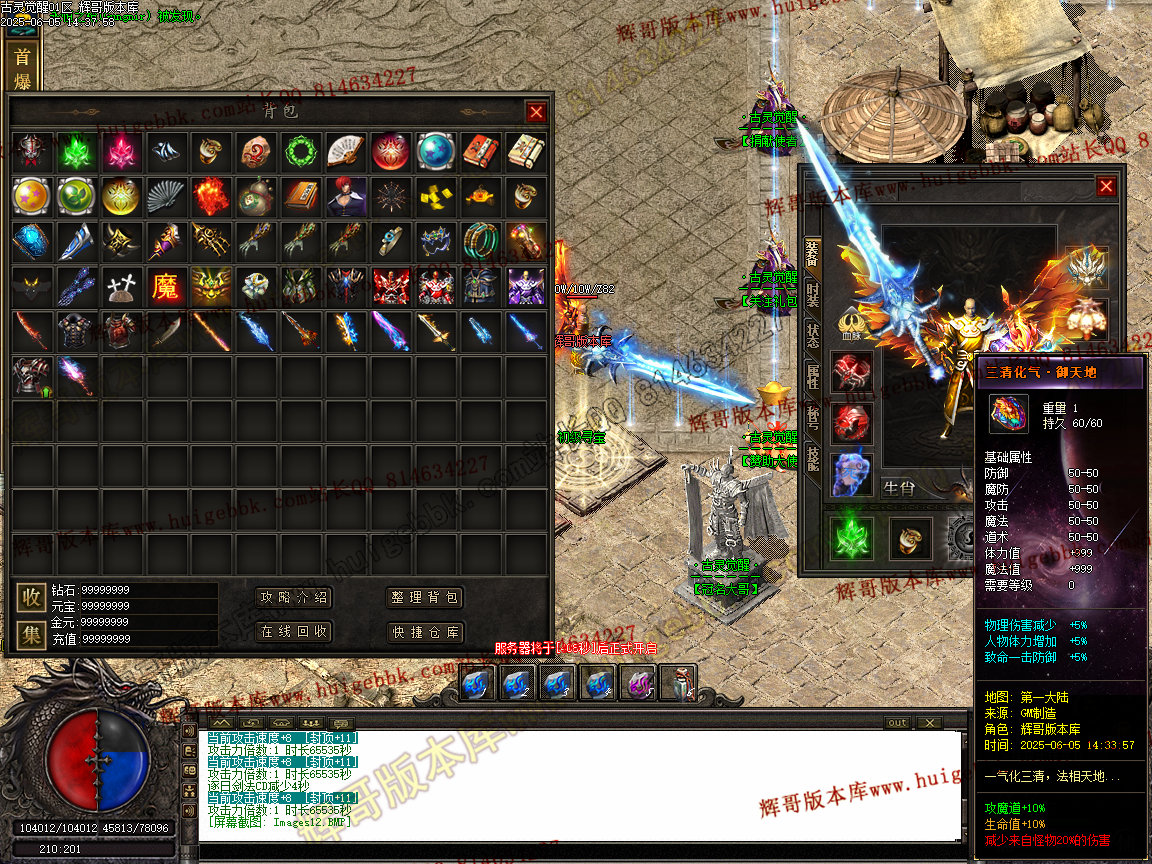Open the 快捷仓库 quick warehouse
This screenshot has width=1152, height=864.
click(x=425, y=632)
